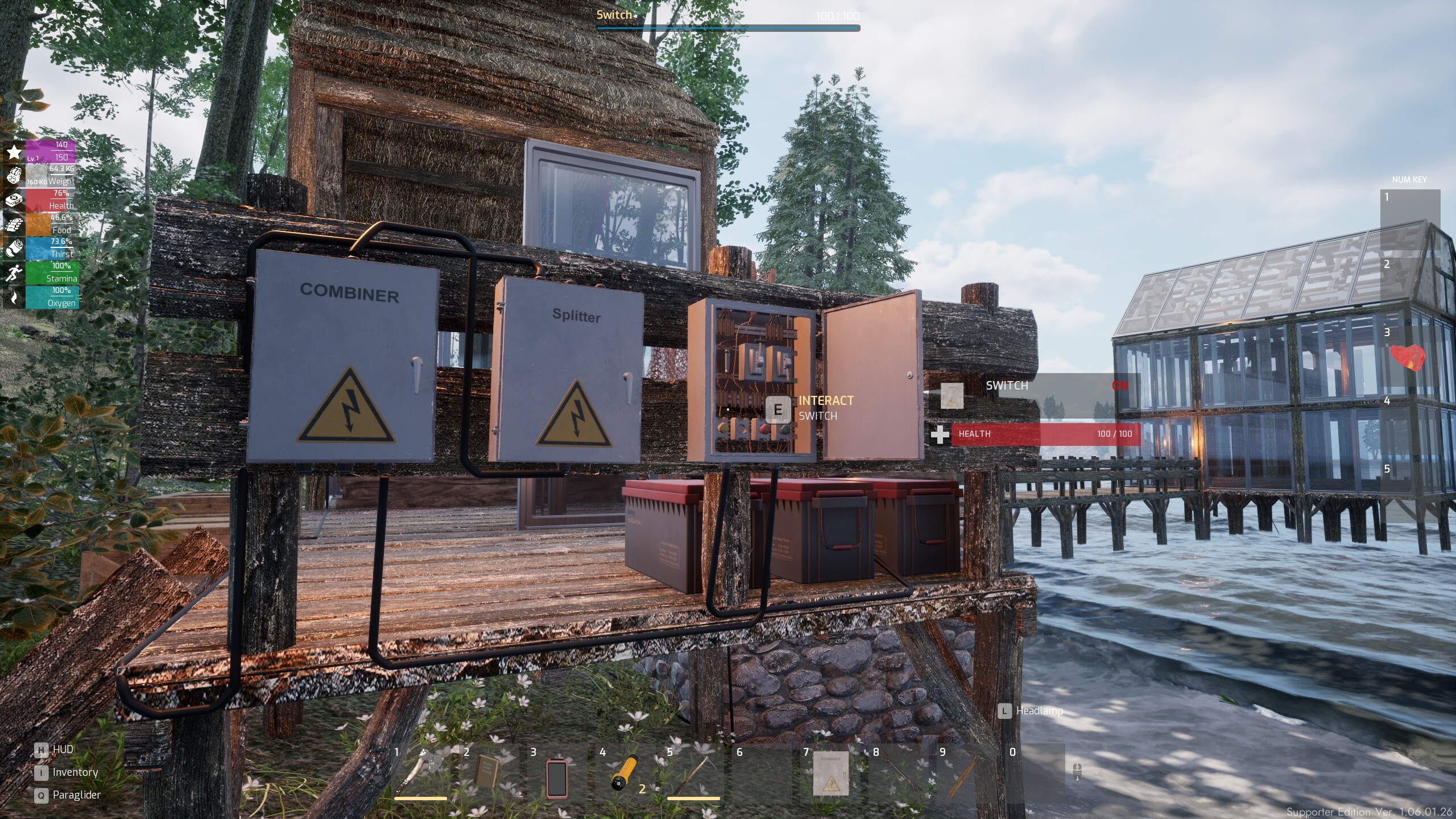The image size is (1456, 819).
Task: Equip the hammer in hotbar slot 9
Action: point(965,773)
